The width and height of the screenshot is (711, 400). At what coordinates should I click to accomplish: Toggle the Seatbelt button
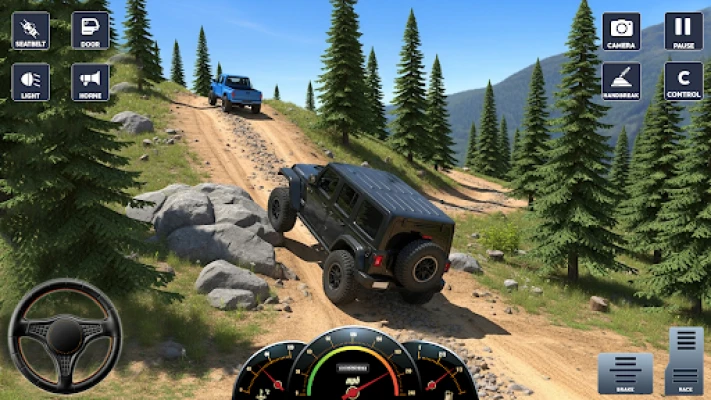point(30,30)
